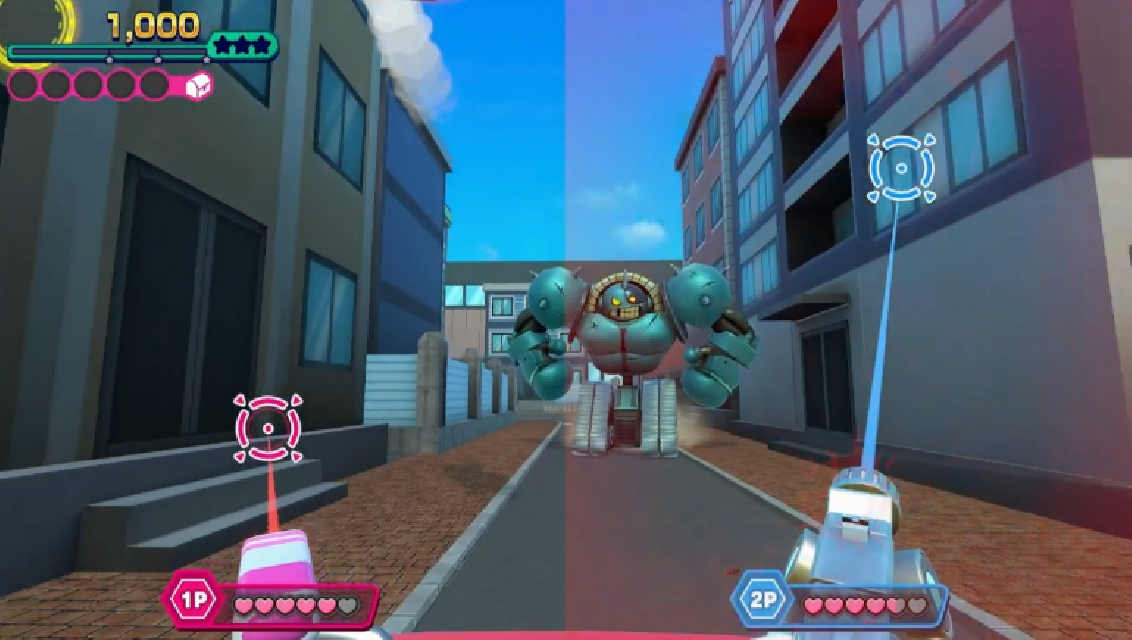Click the pink player one crosshair reticle

(x=268, y=427)
